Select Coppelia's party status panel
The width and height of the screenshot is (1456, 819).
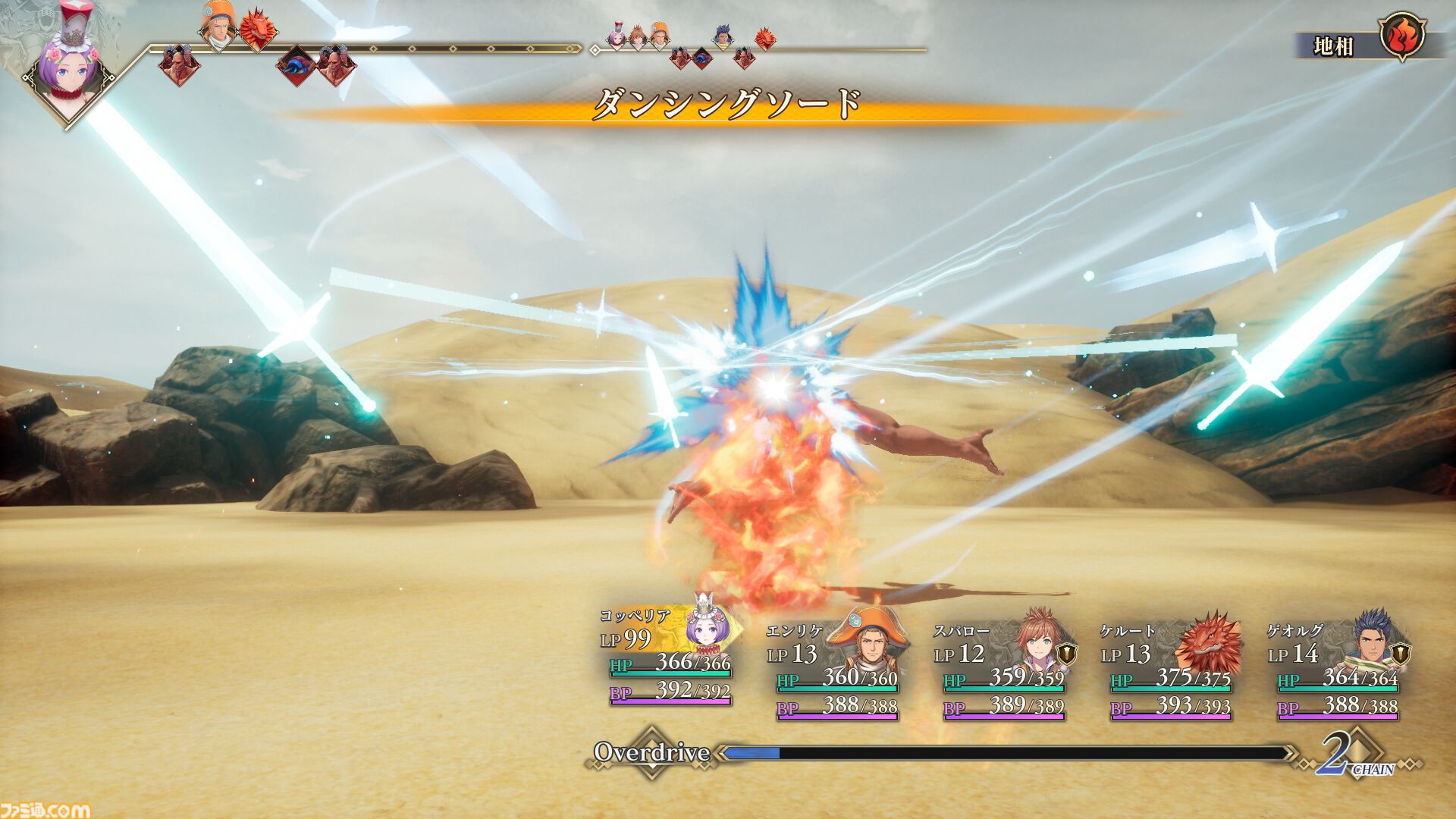[x=669, y=657]
